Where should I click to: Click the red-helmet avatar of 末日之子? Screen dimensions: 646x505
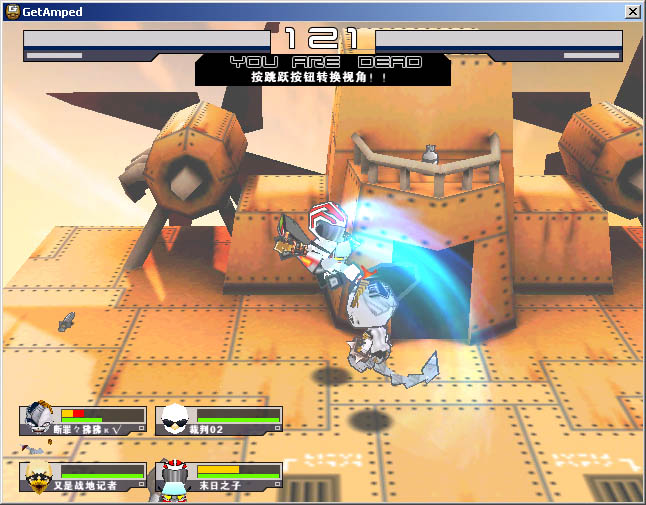pos(175,476)
